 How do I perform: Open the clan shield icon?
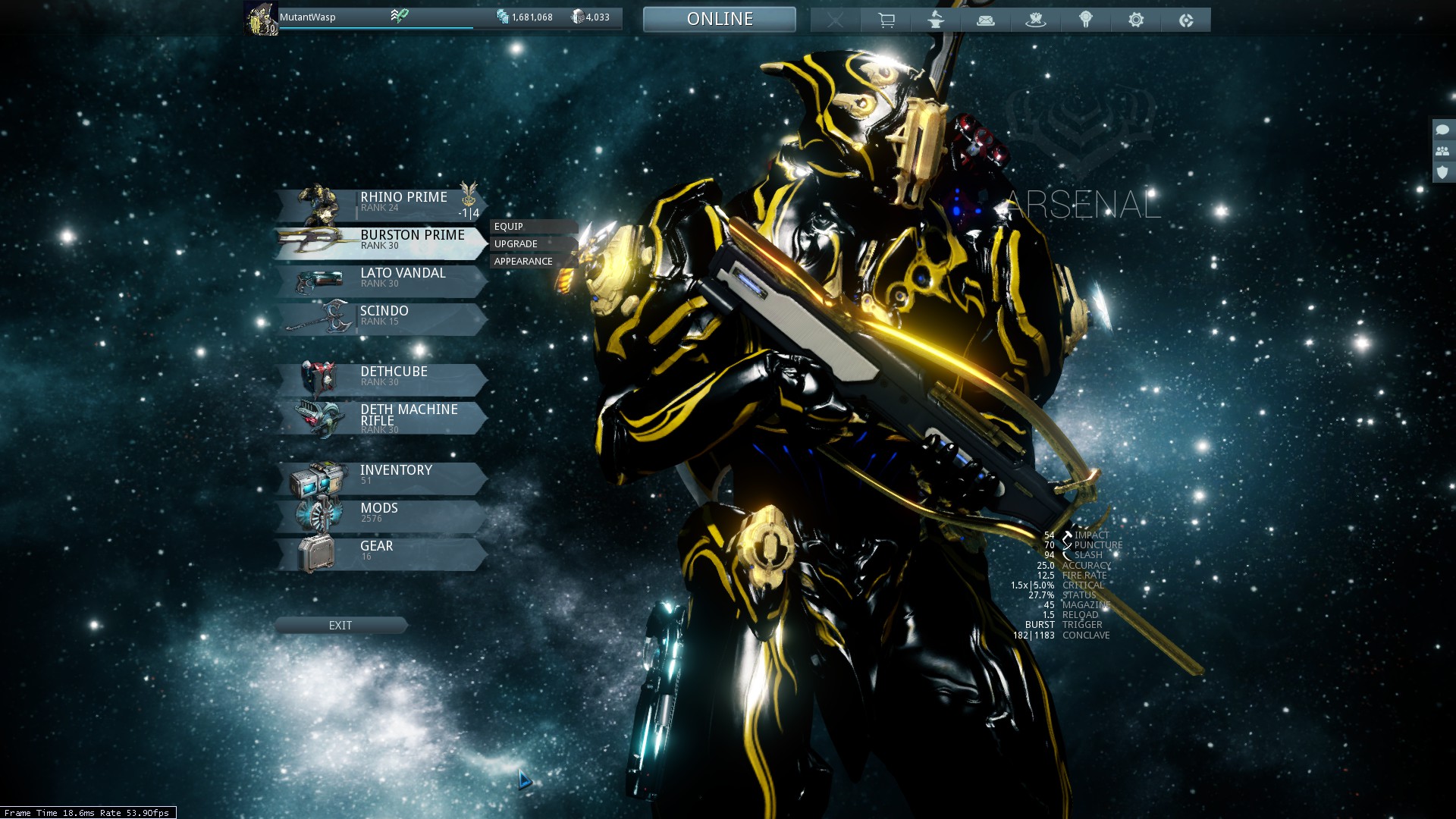coord(1442,172)
